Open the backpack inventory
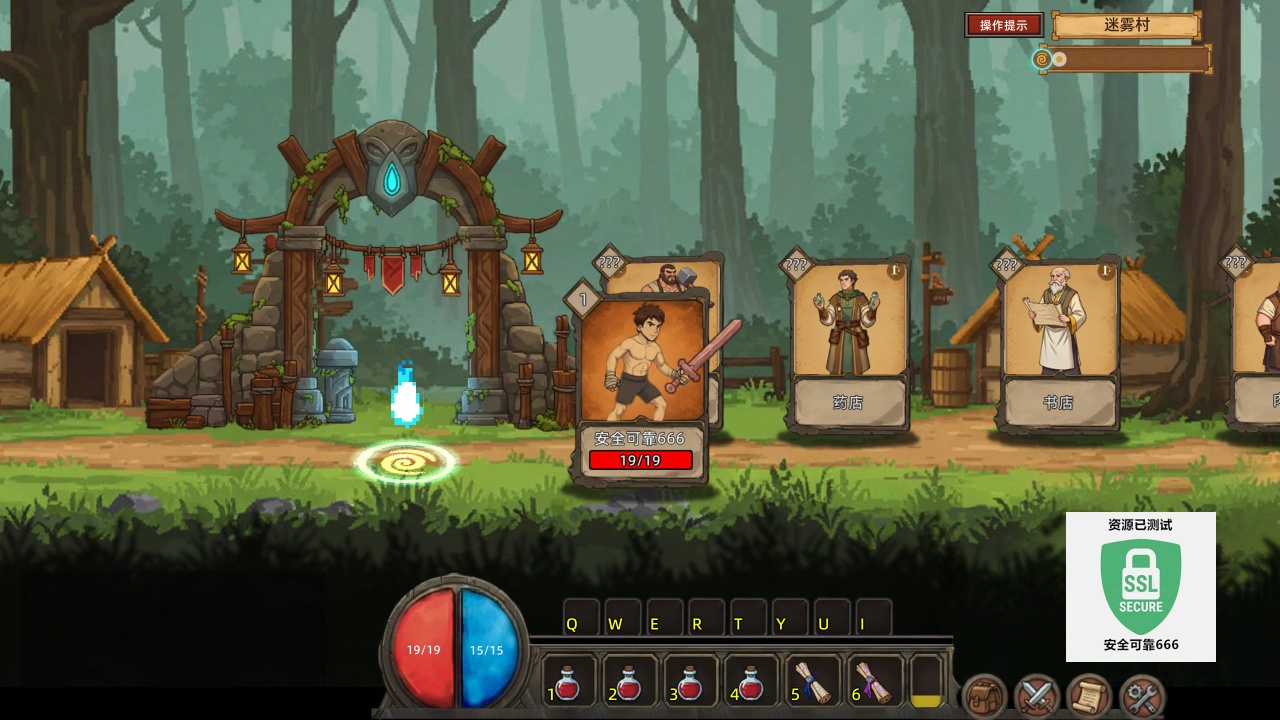The width and height of the screenshot is (1280, 720). 984,696
